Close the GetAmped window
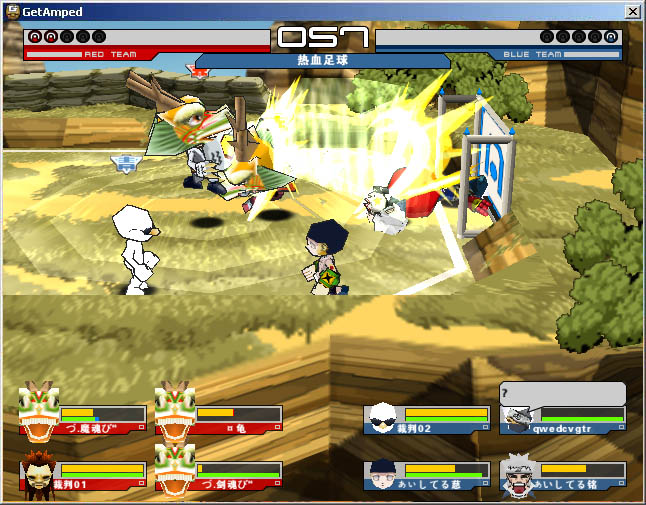The width and height of the screenshot is (646, 505). pos(632,10)
